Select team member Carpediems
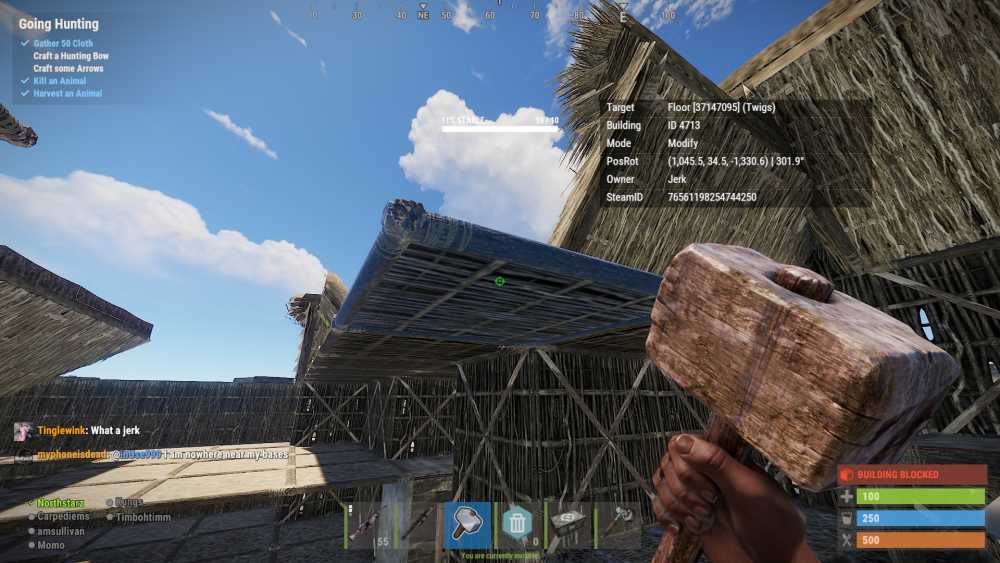1000x563 pixels. pyautogui.click(x=62, y=517)
